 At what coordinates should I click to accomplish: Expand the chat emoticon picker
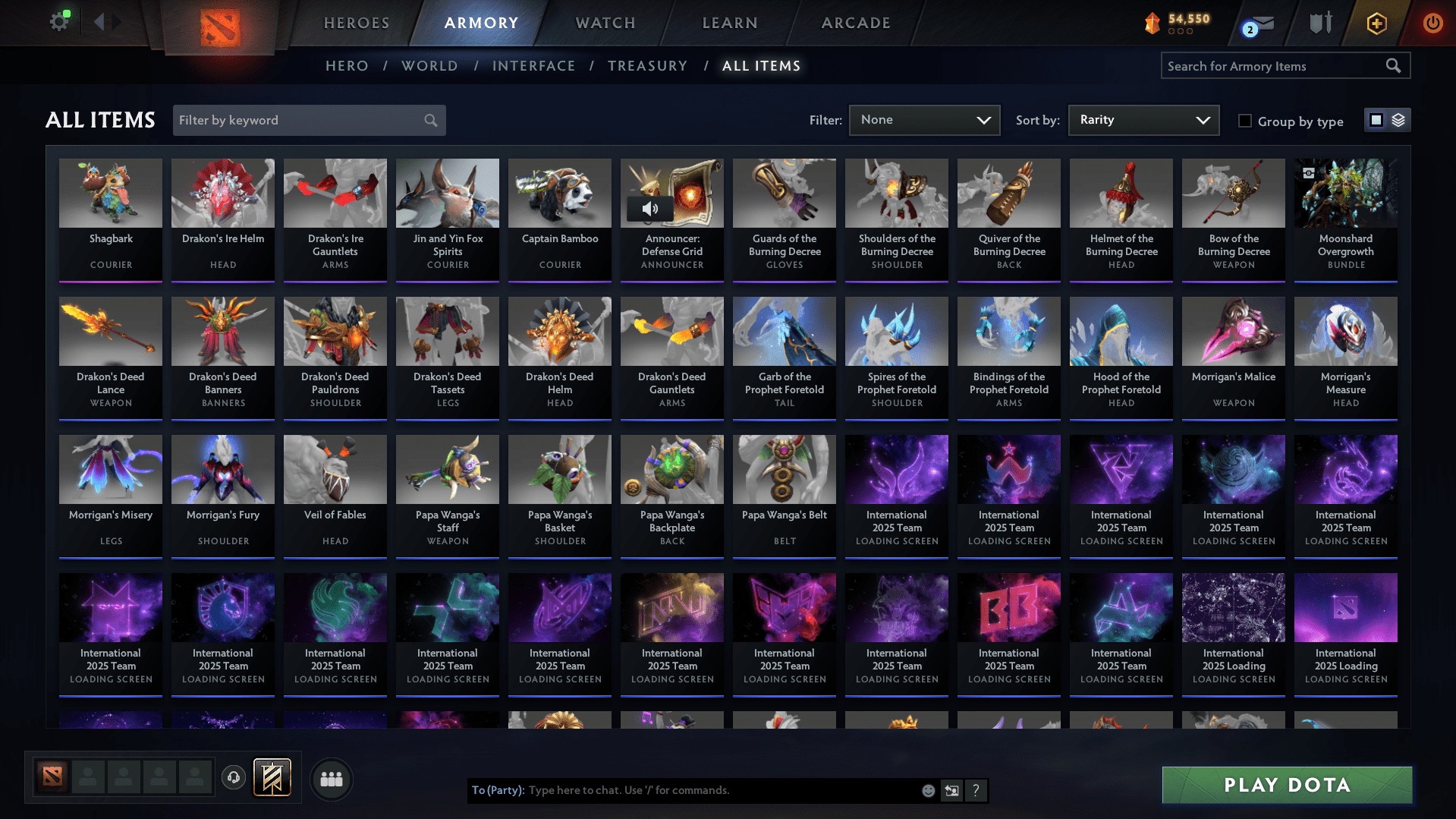[x=929, y=790]
